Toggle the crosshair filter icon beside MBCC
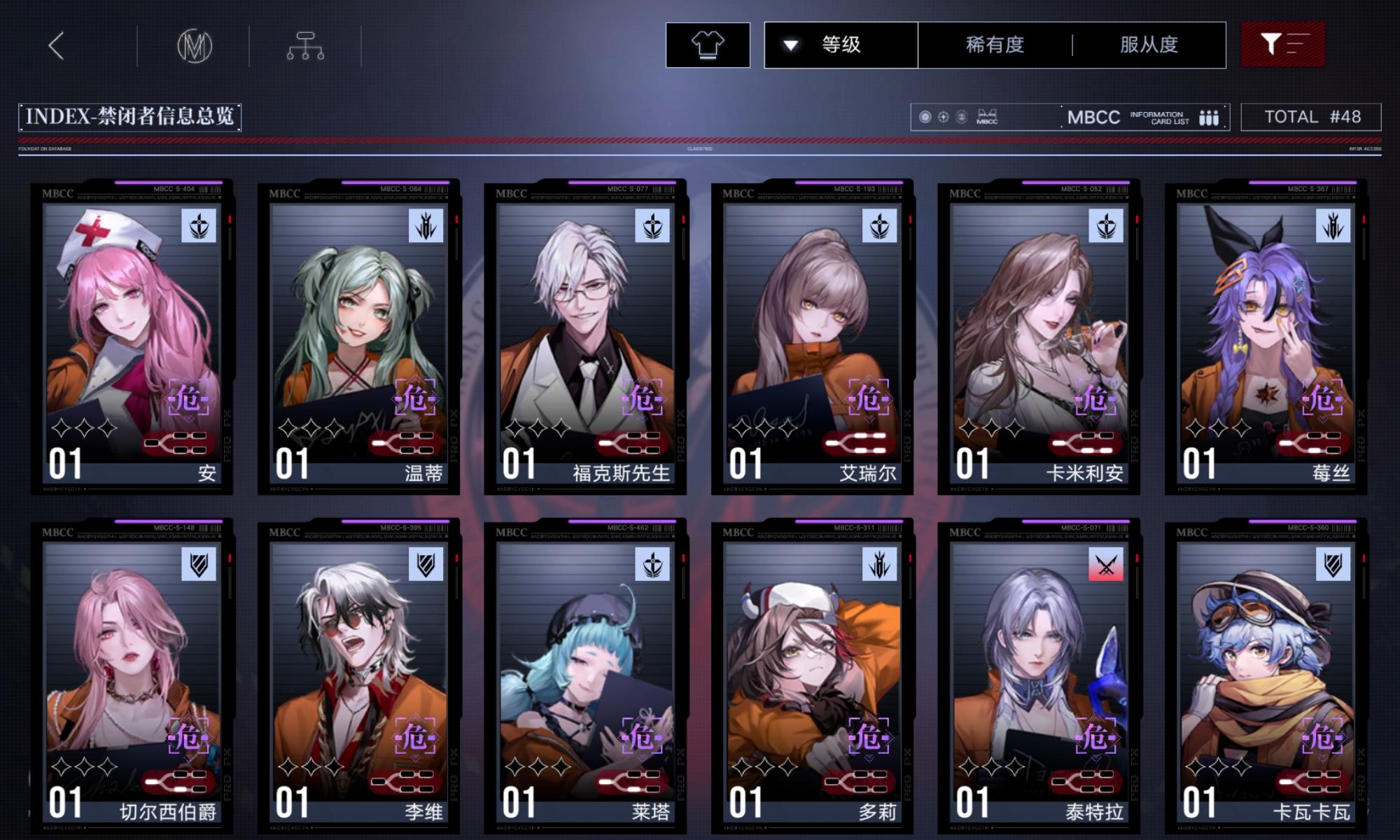This screenshot has height=840, width=1400. click(x=944, y=115)
